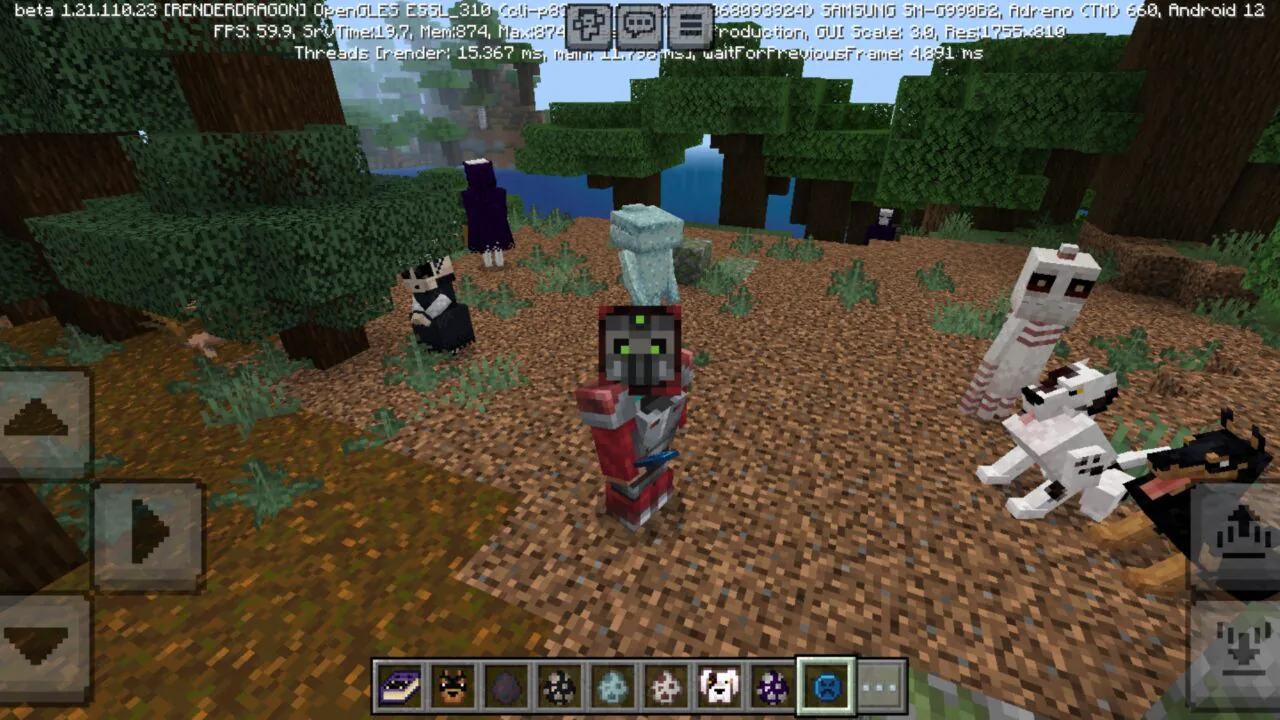The image size is (1280, 720).
Task: Select the blue face item currently highlighted
Action: [825, 688]
